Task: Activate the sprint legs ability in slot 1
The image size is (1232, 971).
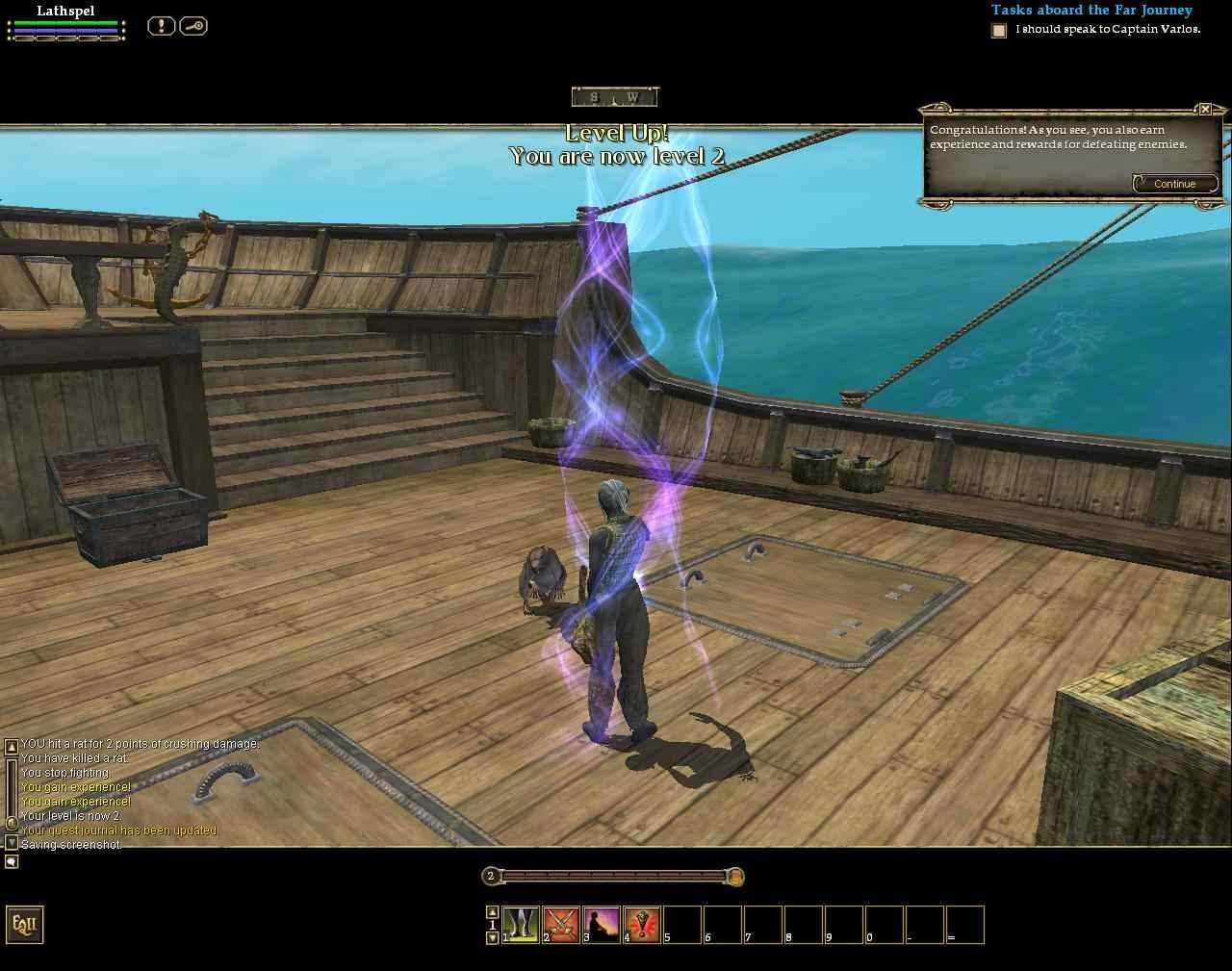Action: (x=521, y=924)
